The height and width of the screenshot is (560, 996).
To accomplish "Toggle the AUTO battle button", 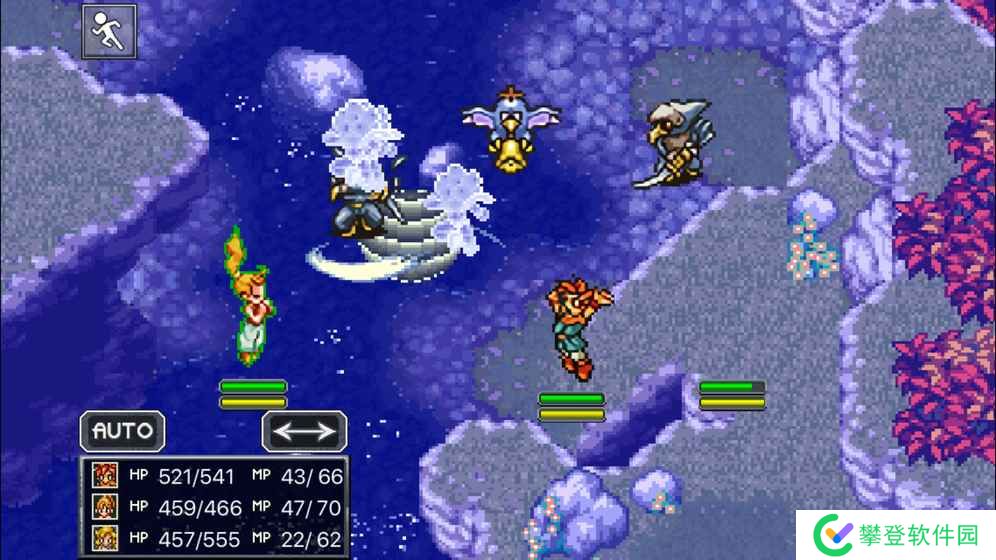I will click(x=123, y=431).
